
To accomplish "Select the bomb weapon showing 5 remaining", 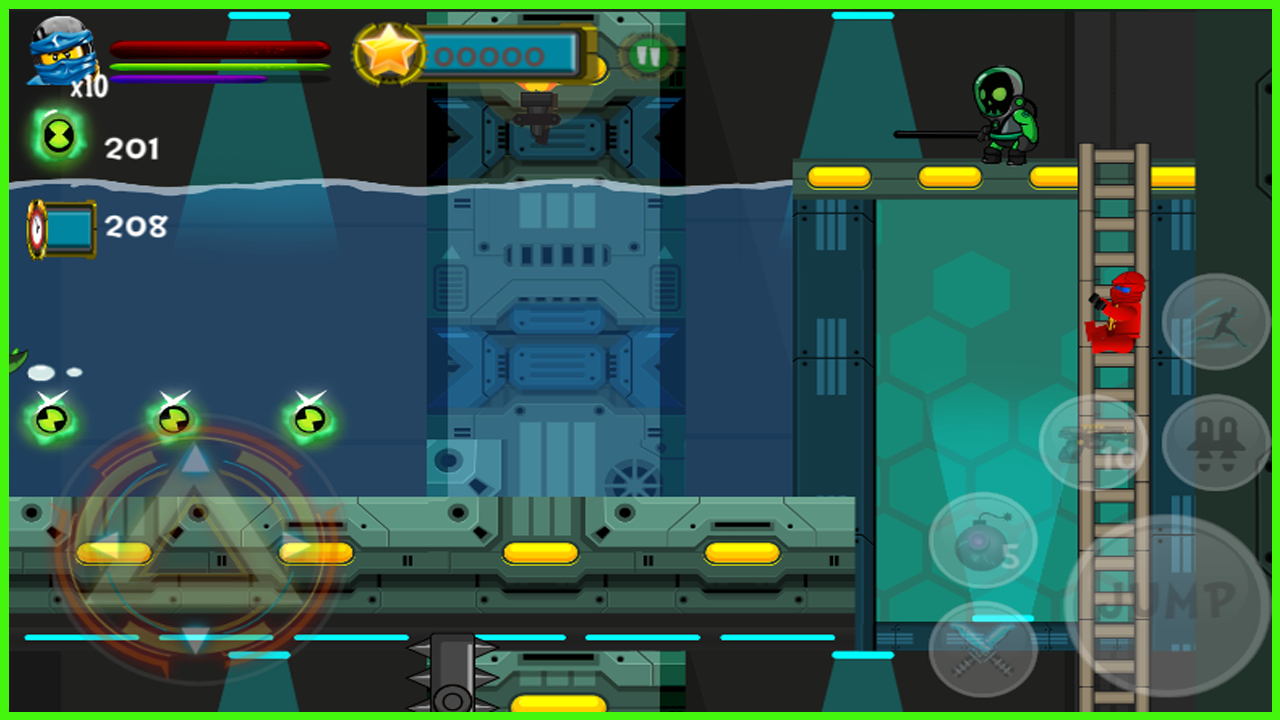I will pyautogui.click(x=984, y=543).
